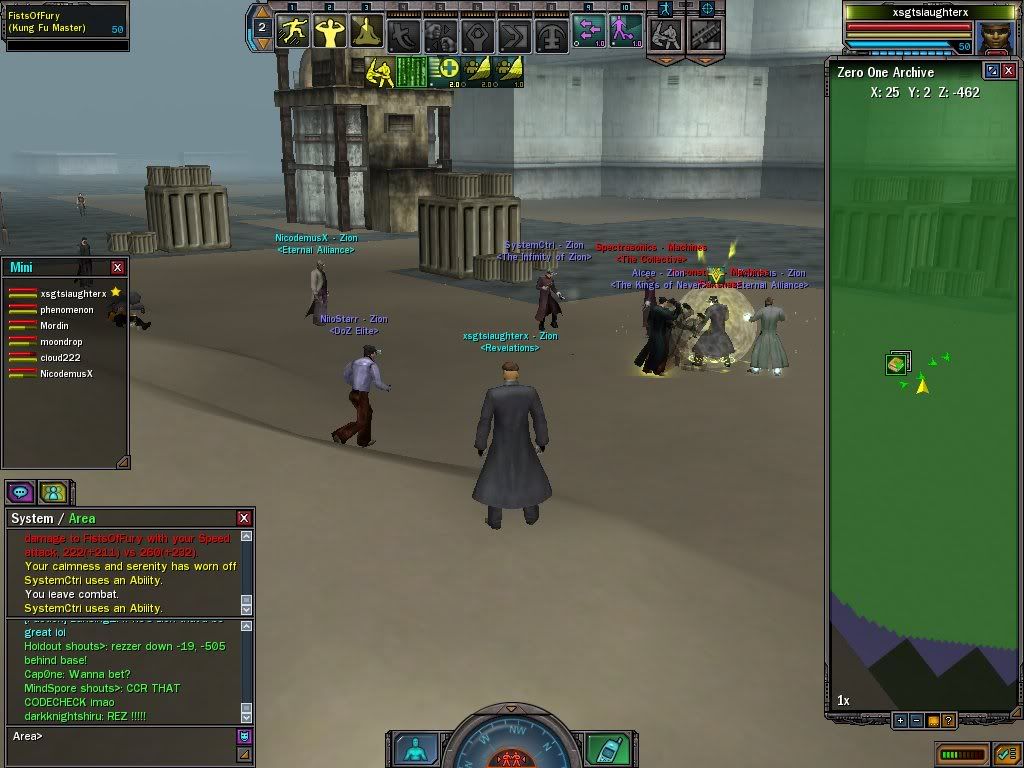The width and height of the screenshot is (1024, 768).
Task: Close the Mini team window
Action: click(x=118, y=267)
